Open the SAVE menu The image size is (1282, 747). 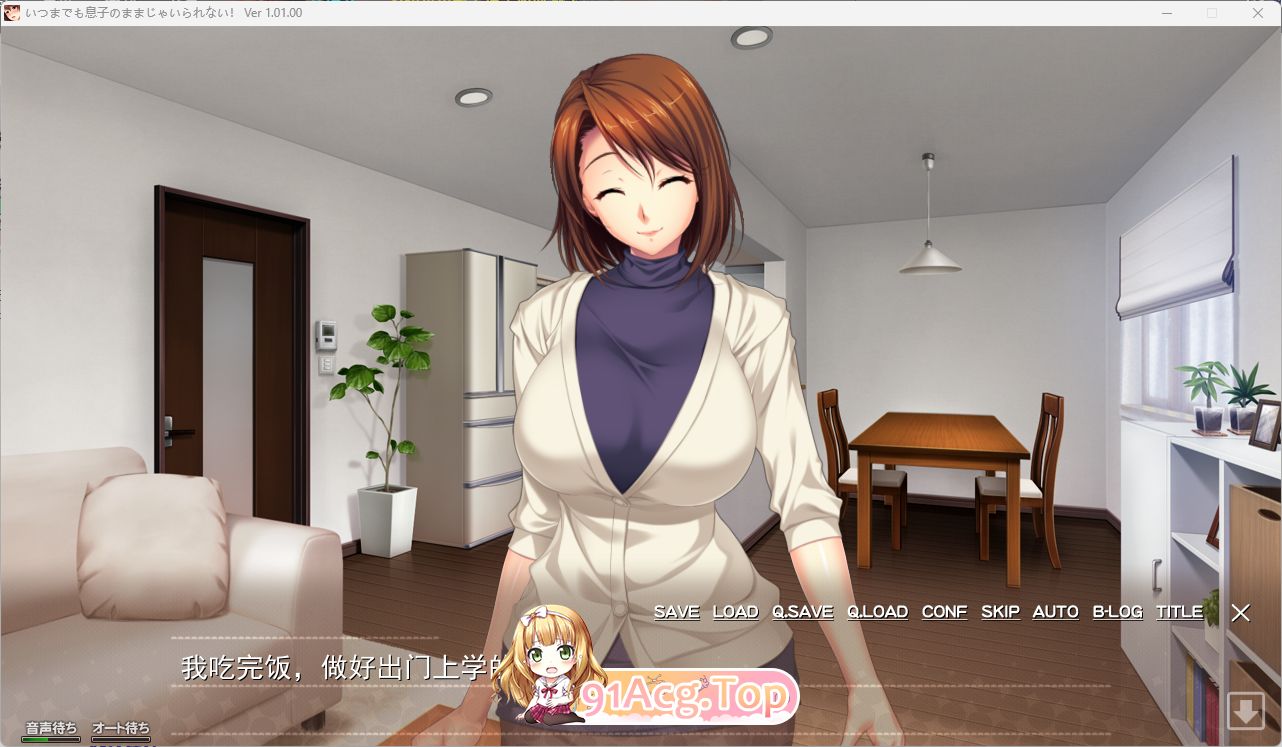676,612
